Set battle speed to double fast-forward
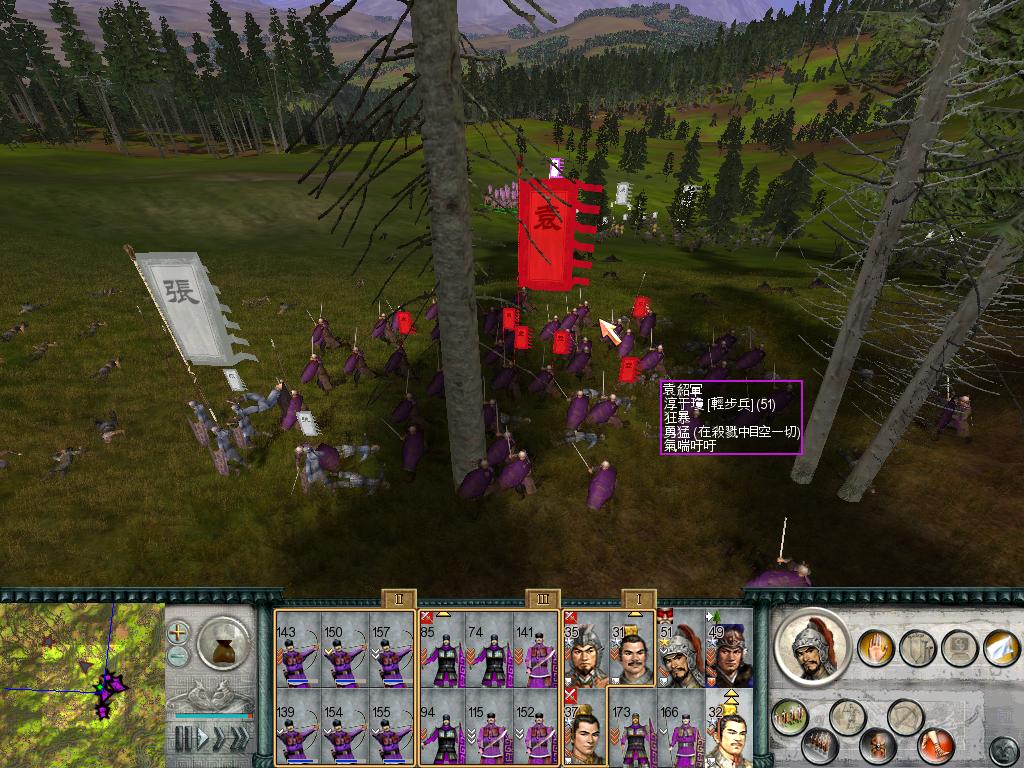Viewport: 1024px width, 768px height. (x=221, y=740)
